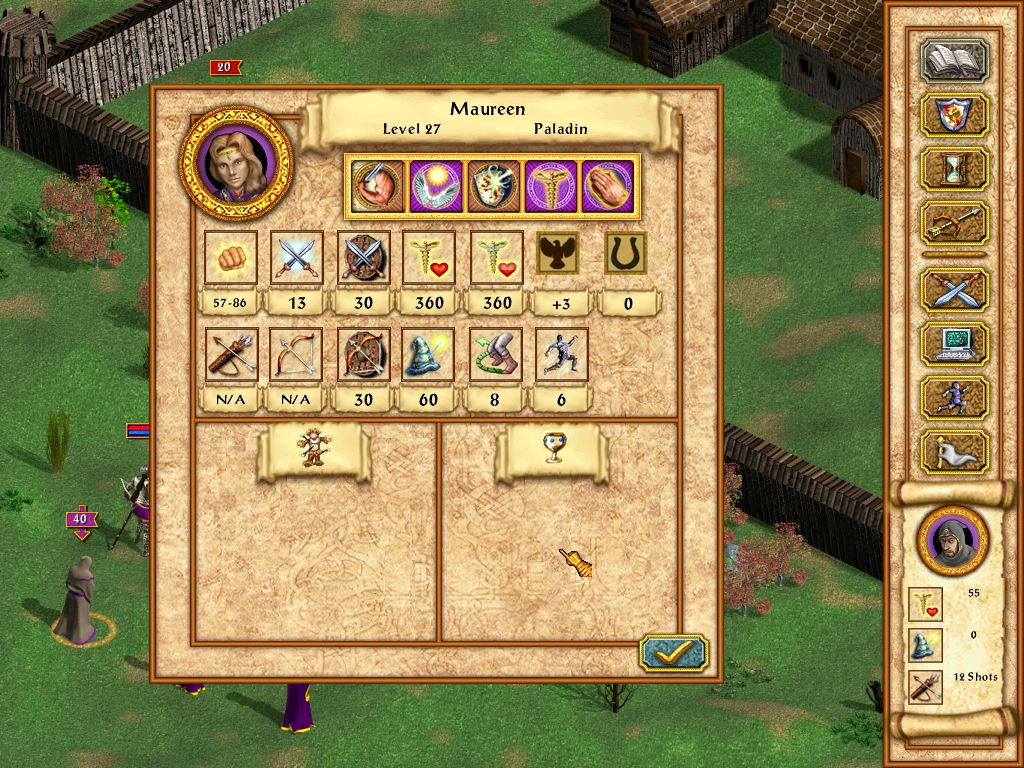Confirm and close Maureen's hero panel
The height and width of the screenshot is (768, 1024).
[673, 652]
